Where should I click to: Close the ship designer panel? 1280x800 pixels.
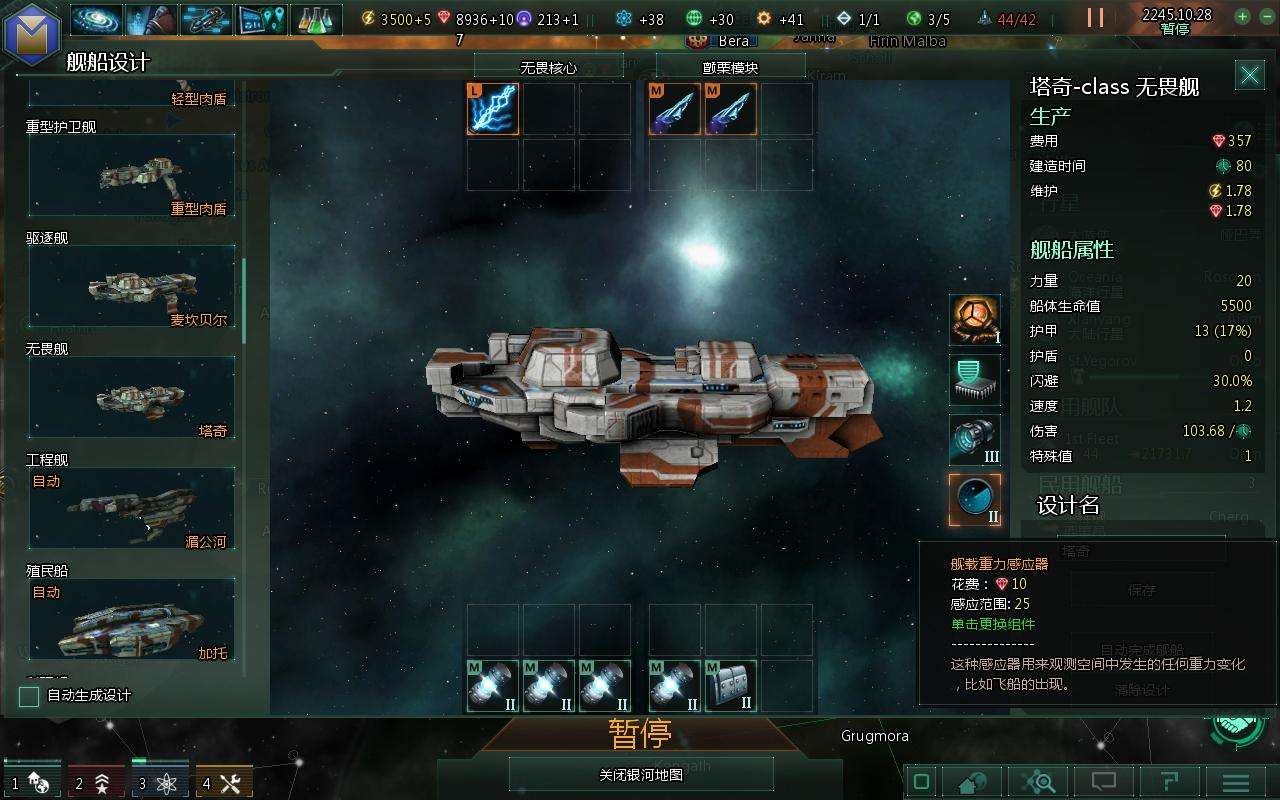pos(1249,75)
